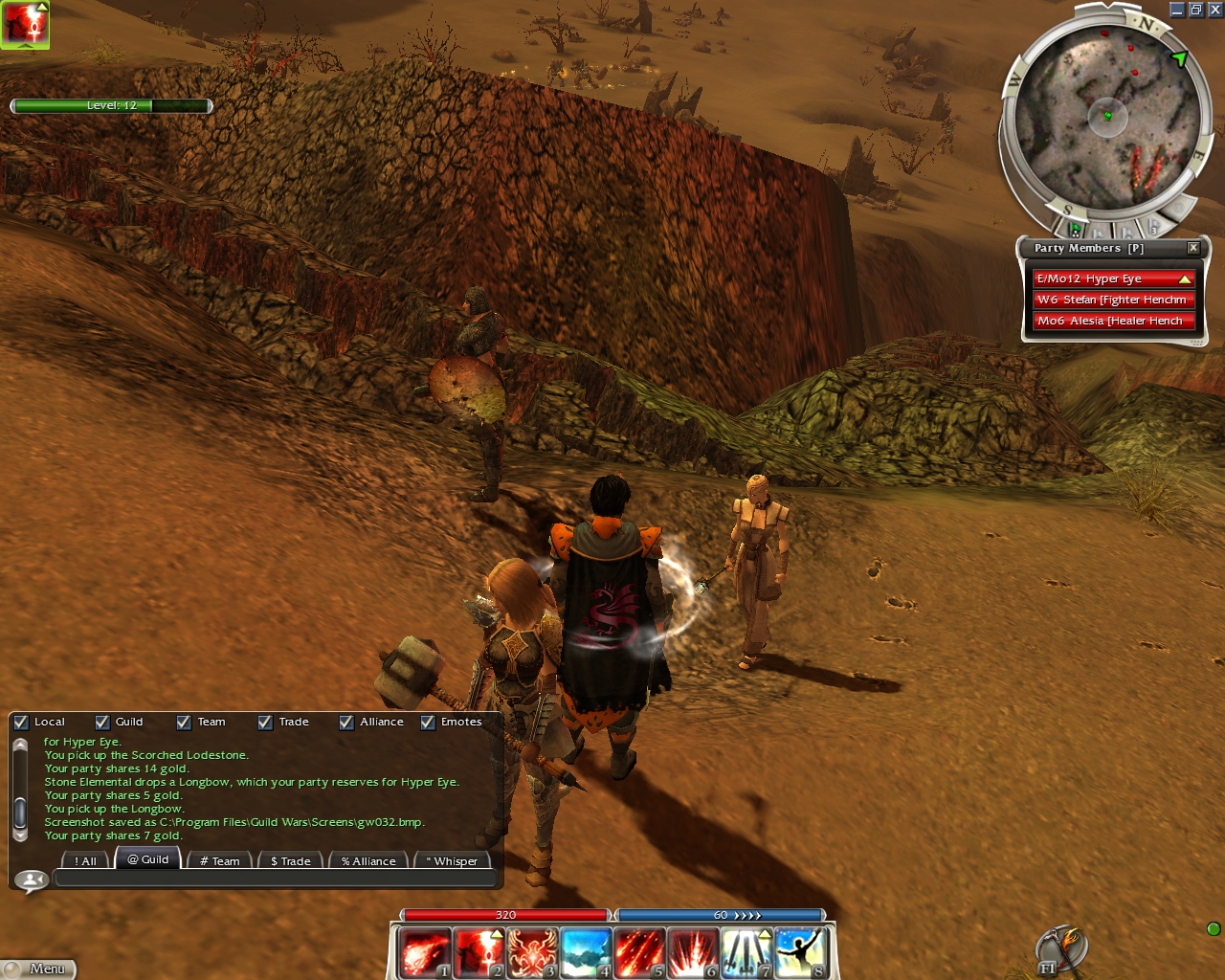This screenshot has width=1225, height=980.
Task: Use the three swords skill in slot 7
Action: [x=746, y=952]
